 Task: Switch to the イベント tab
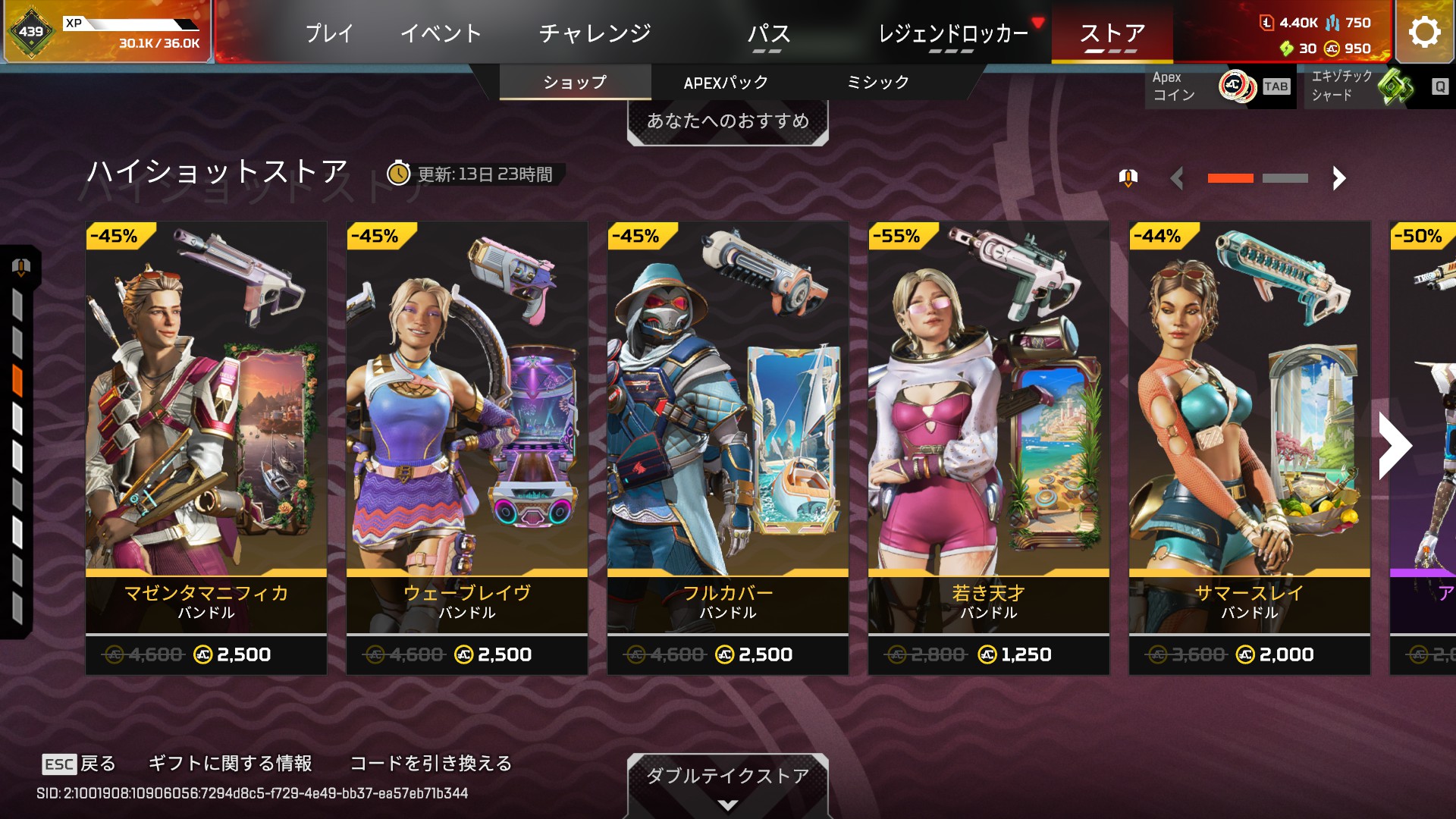coord(441,33)
